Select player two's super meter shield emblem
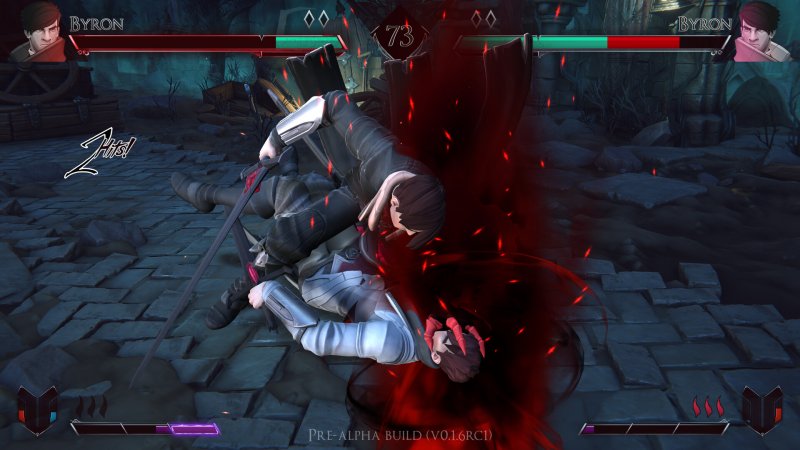The width and height of the screenshot is (800, 450). click(761, 411)
